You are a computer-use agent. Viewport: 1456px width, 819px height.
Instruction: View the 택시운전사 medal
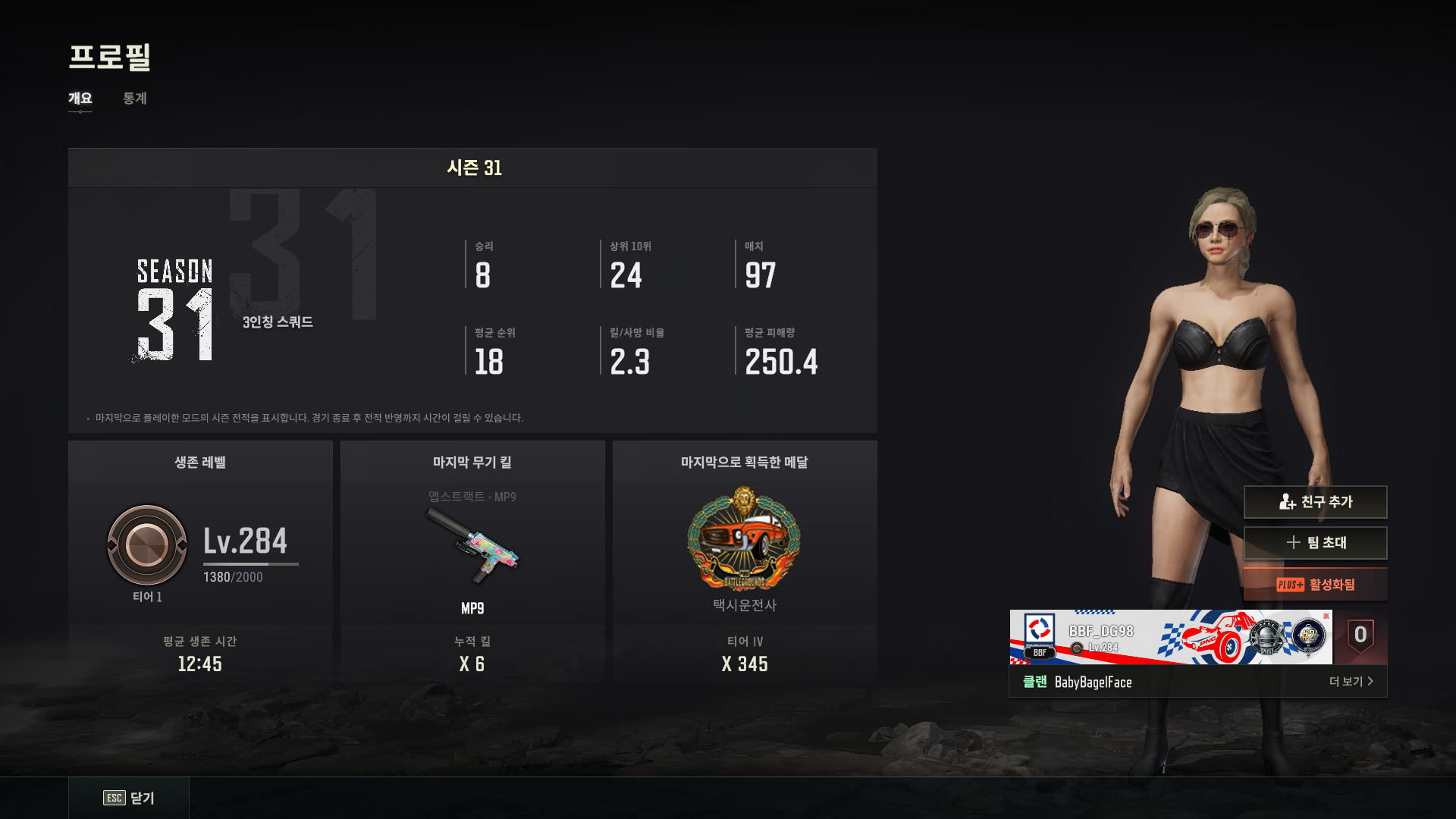[744, 540]
